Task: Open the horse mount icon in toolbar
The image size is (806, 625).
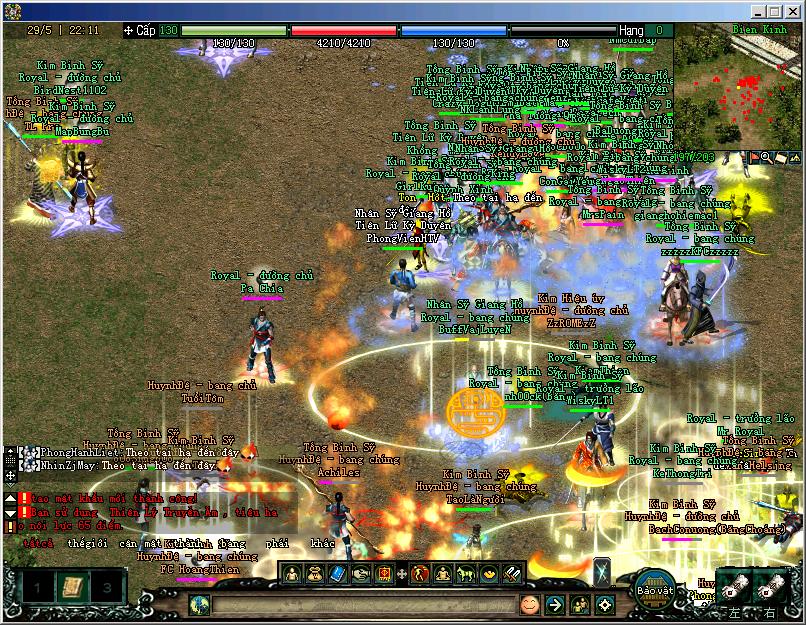Action: click(x=465, y=574)
